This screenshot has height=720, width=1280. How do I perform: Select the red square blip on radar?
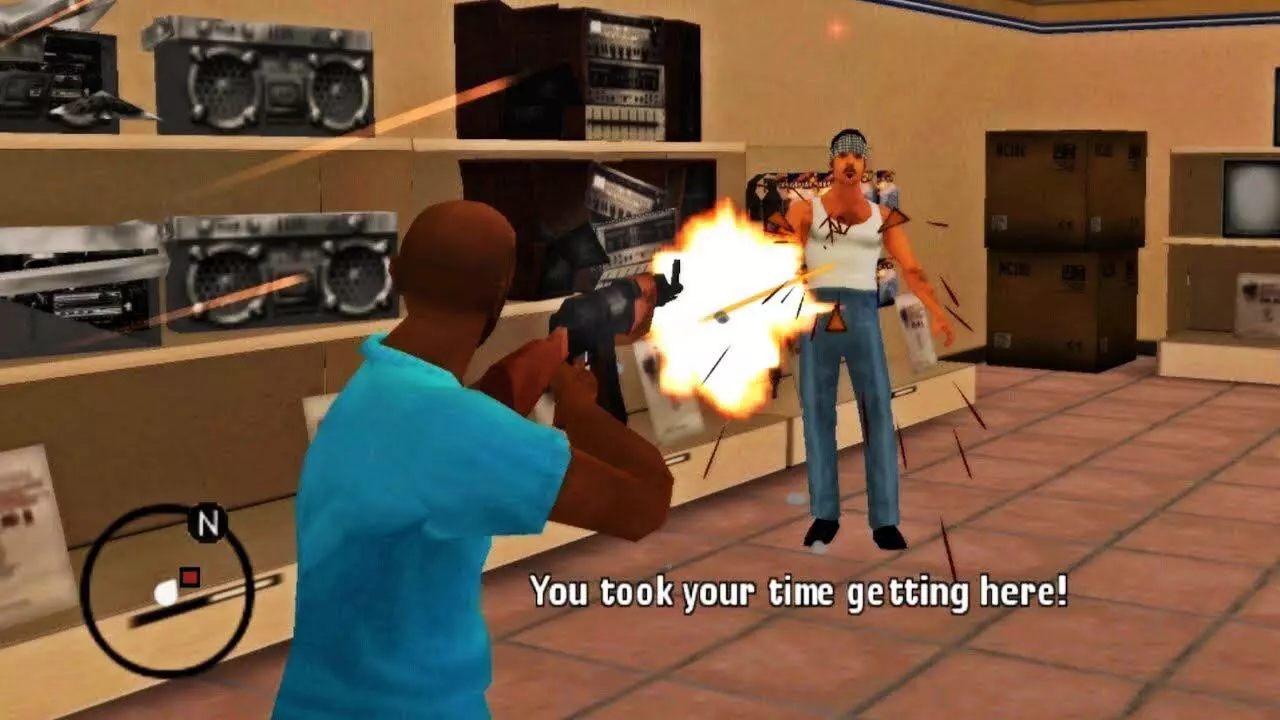(x=189, y=576)
